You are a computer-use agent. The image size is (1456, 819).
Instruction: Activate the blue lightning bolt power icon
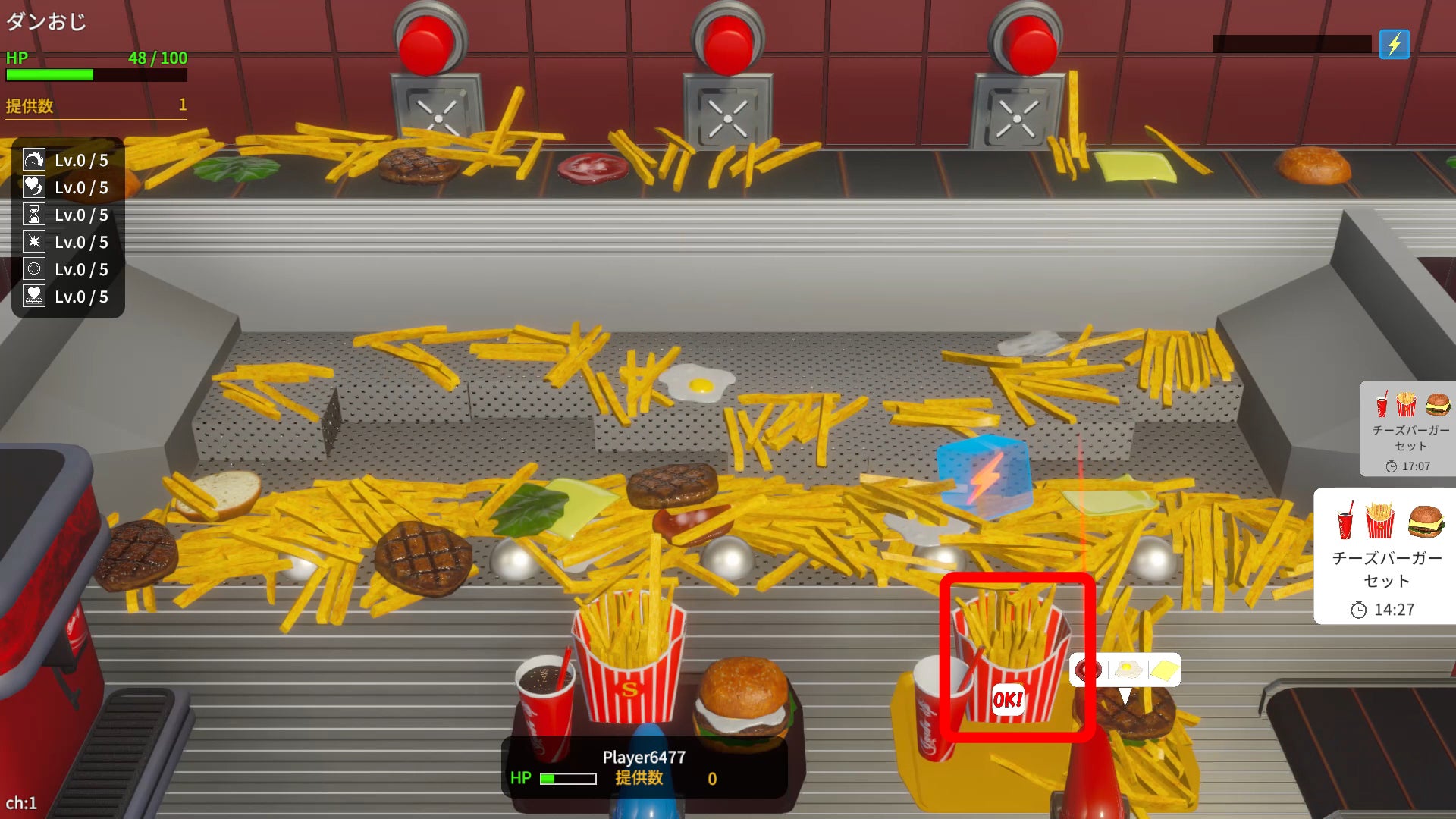coord(1394,45)
